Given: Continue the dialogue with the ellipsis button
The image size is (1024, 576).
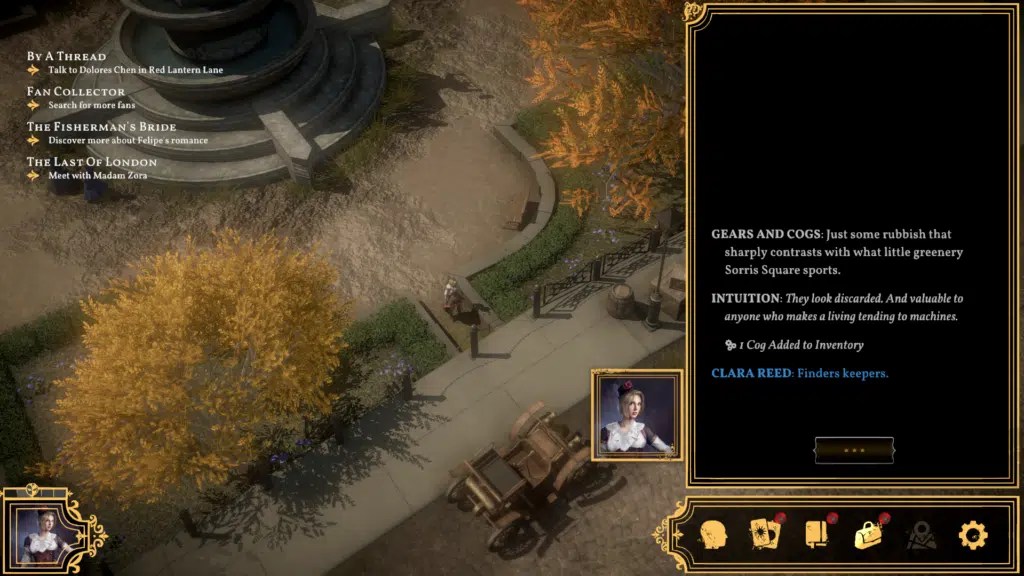Looking at the screenshot, I should [853, 450].
